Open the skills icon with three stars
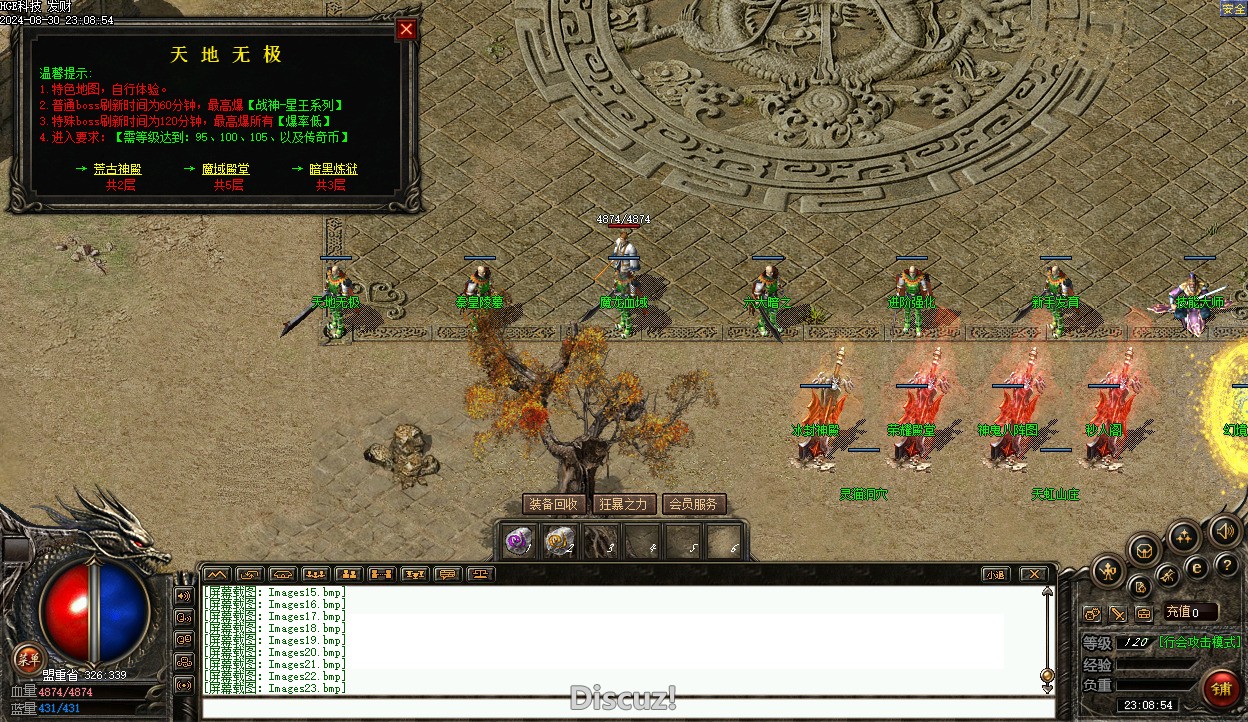1248x722 pixels. coord(1184,537)
